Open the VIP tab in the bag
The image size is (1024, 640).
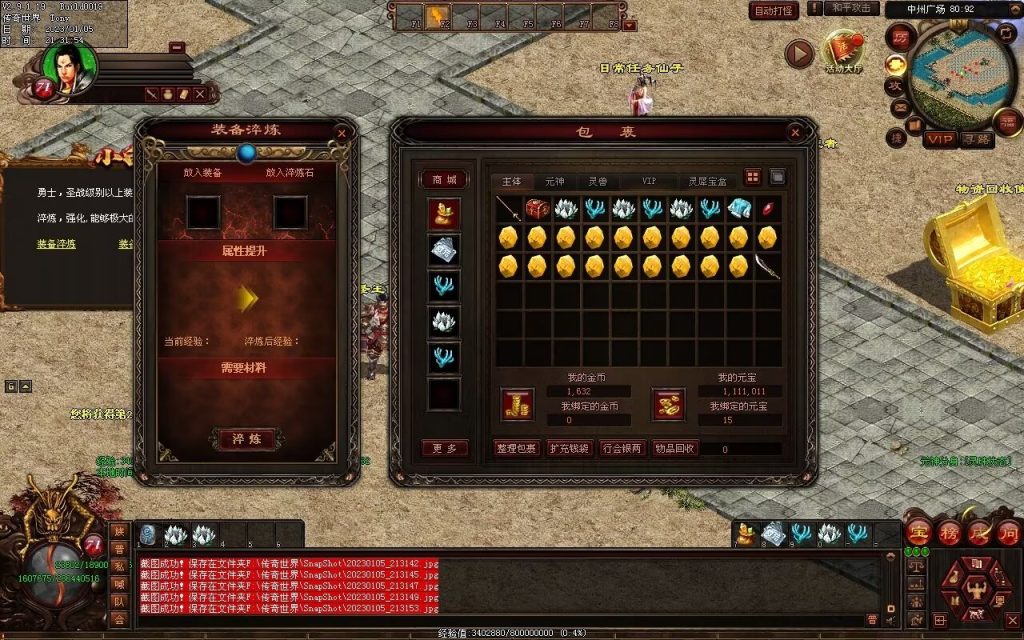pyautogui.click(x=649, y=181)
